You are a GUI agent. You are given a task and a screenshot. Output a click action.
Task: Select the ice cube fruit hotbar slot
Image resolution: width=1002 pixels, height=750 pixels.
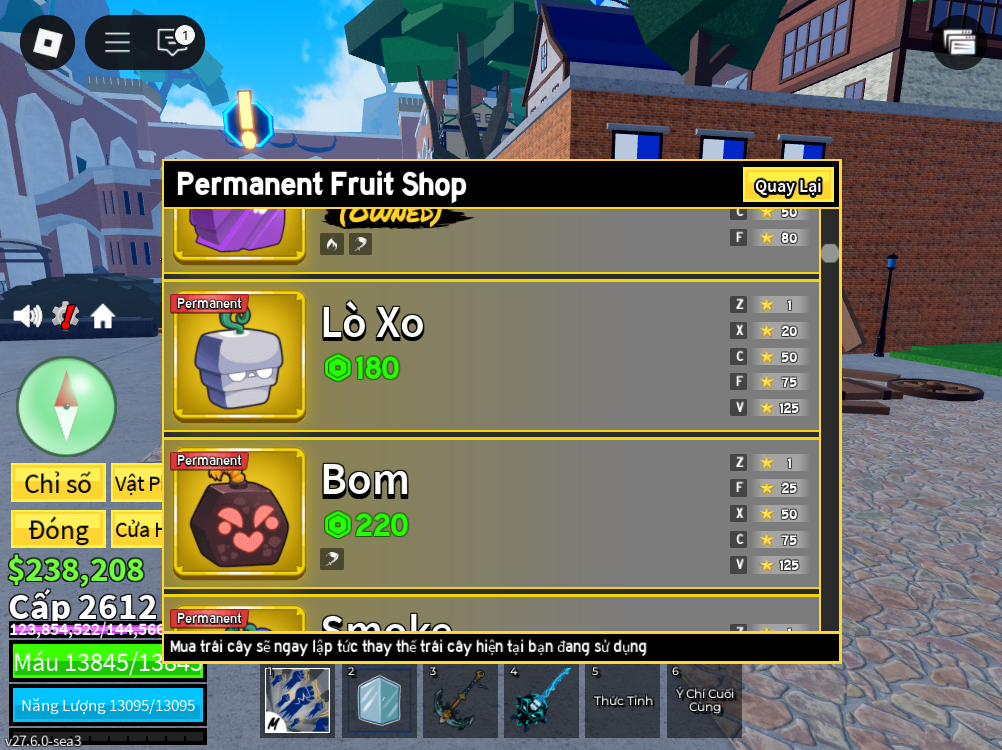379,700
